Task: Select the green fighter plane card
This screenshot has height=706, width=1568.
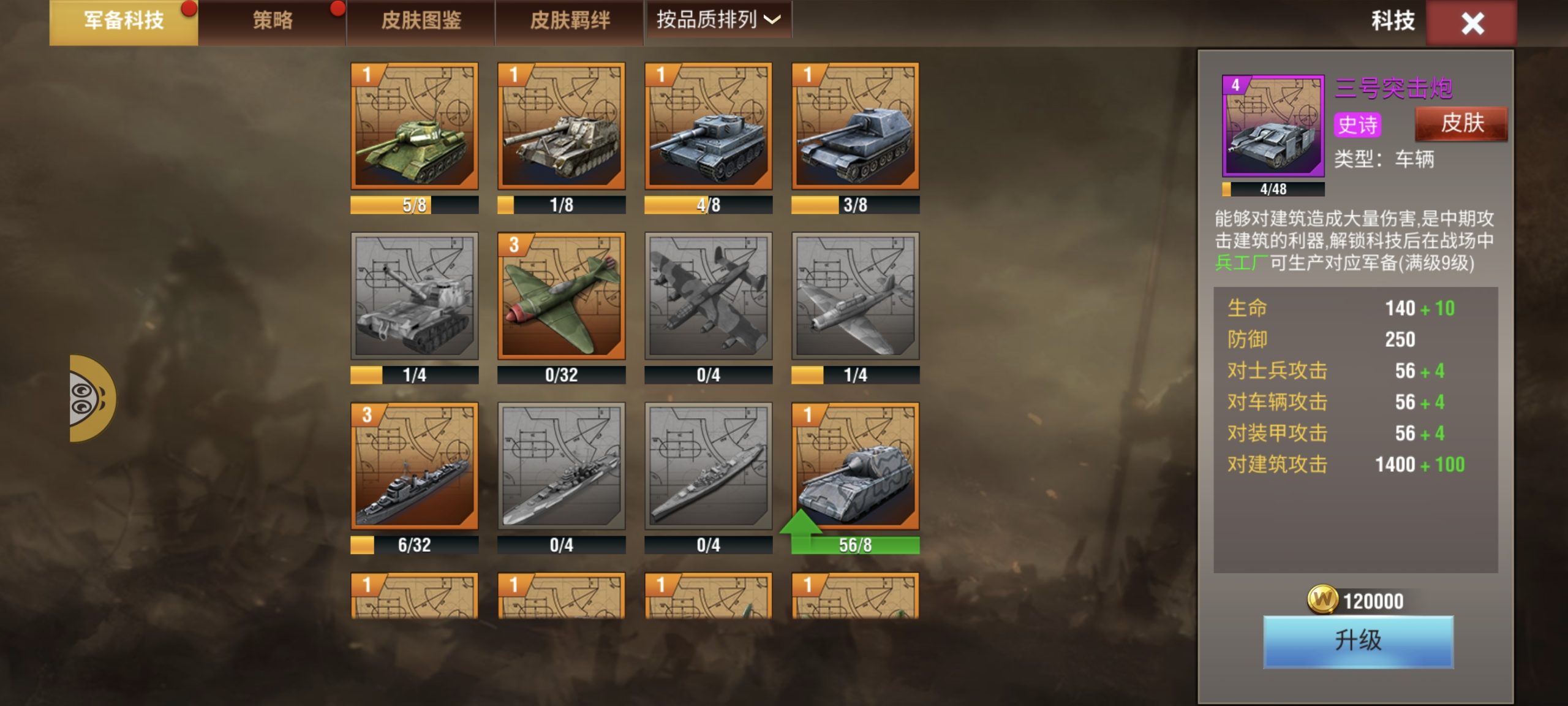Action: [x=562, y=296]
